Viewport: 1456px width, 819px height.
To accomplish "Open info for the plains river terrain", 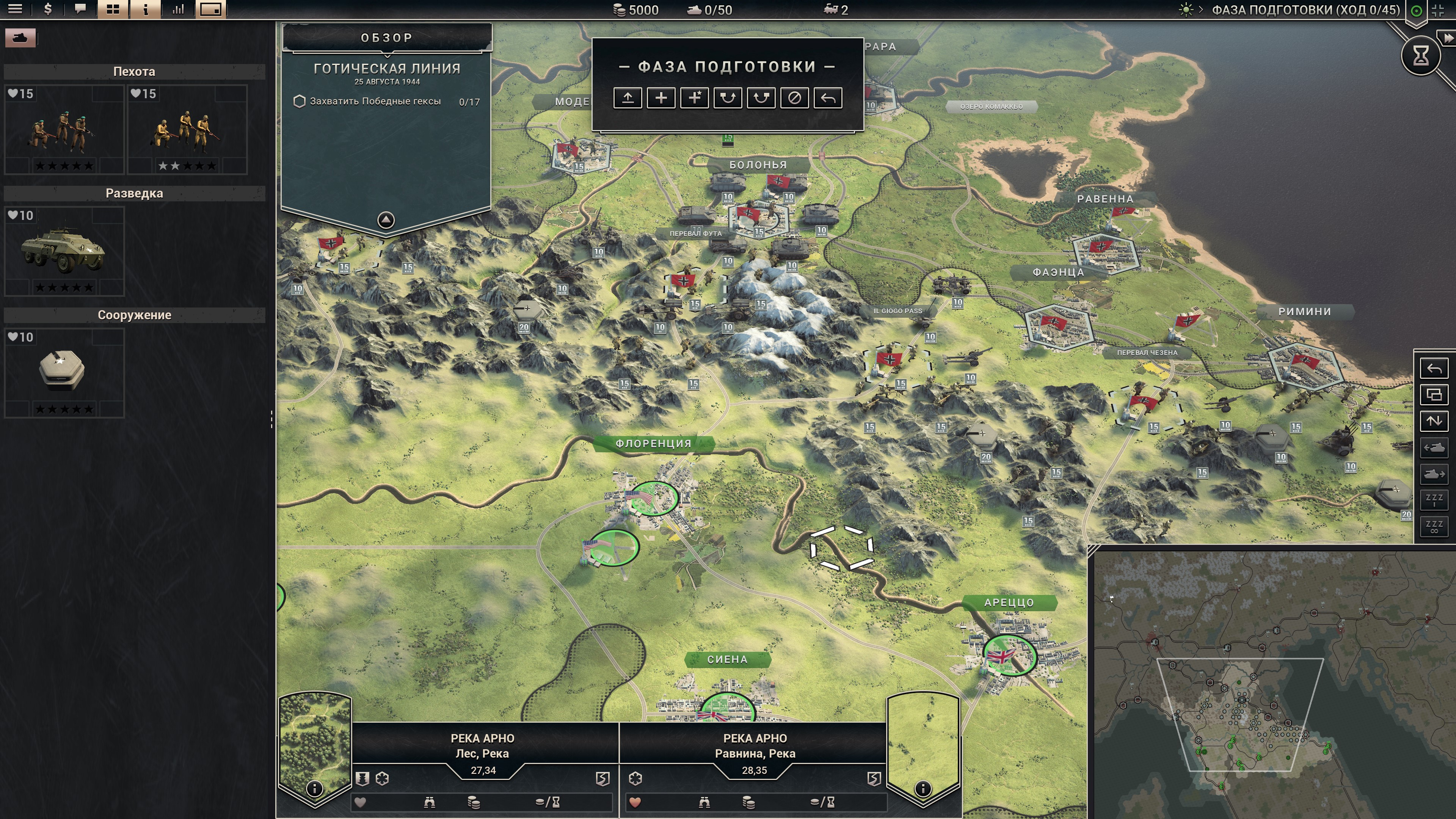I will point(923,789).
